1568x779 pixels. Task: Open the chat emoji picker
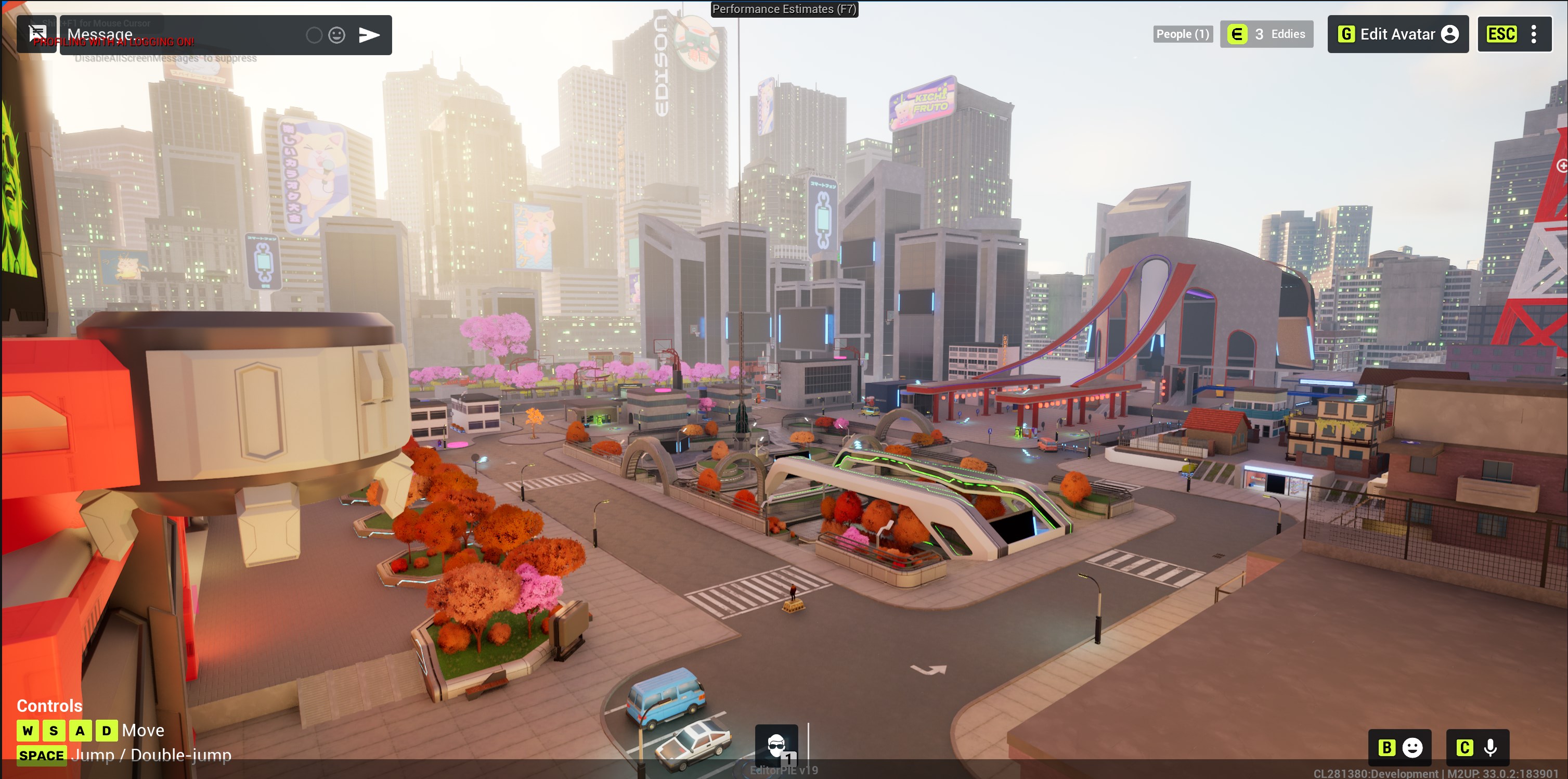pos(336,35)
